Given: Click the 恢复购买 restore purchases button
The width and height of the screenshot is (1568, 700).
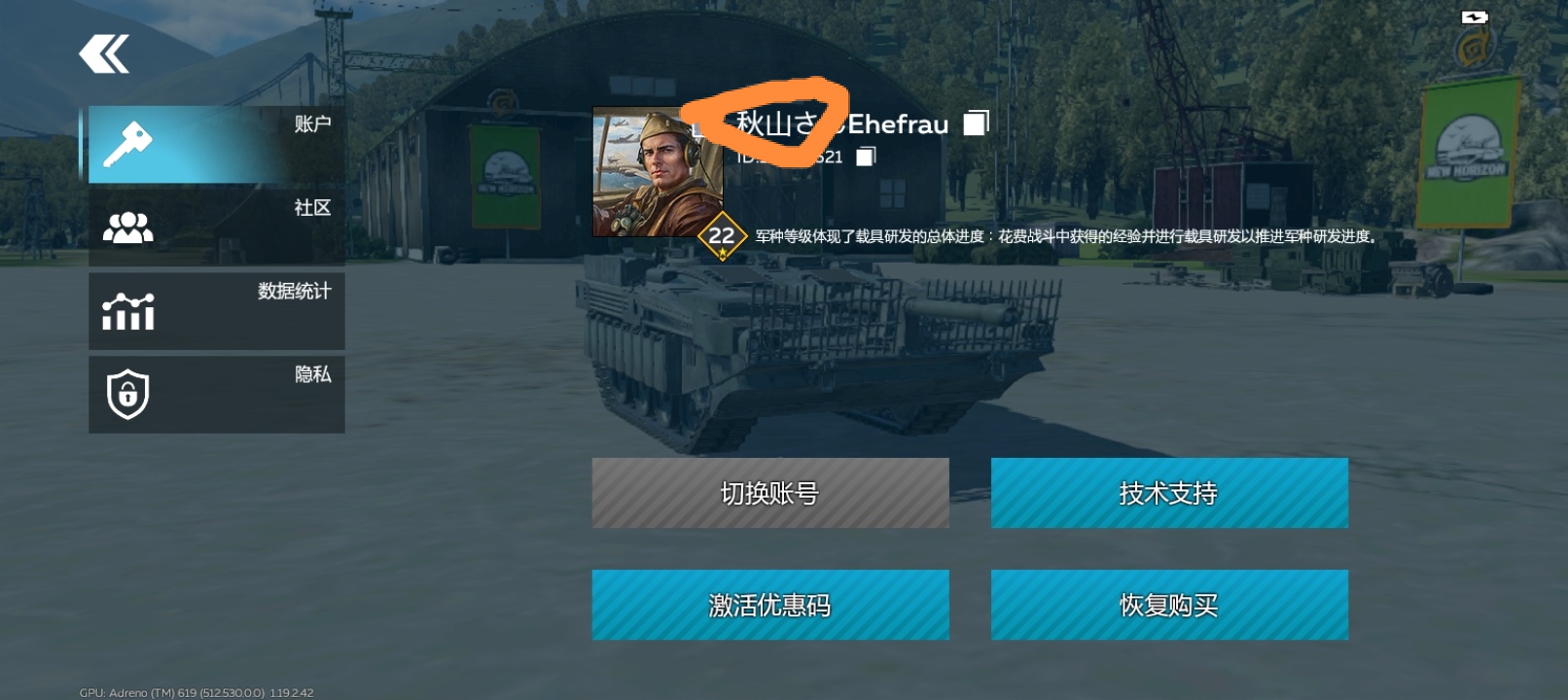Looking at the screenshot, I should pyautogui.click(x=1168, y=604).
